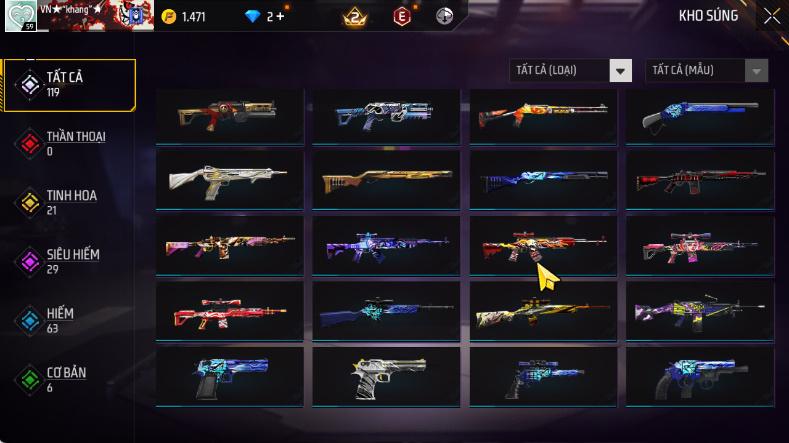Select the orange flame shotgun skin
This screenshot has height=443, width=789.
[541, 115]
